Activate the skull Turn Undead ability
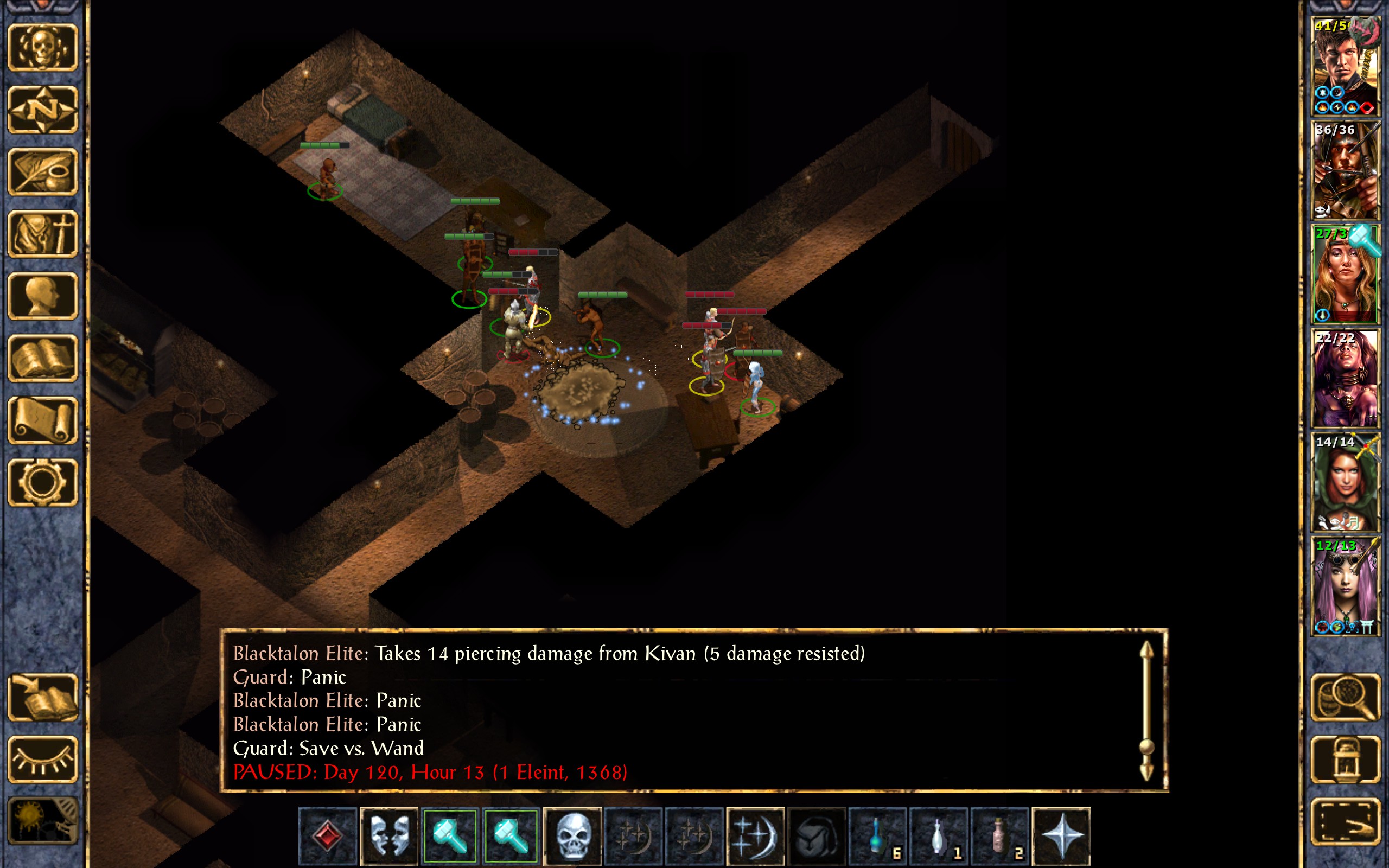Image resolution: width=1389 pixels, height=868 pixels. 572,835
